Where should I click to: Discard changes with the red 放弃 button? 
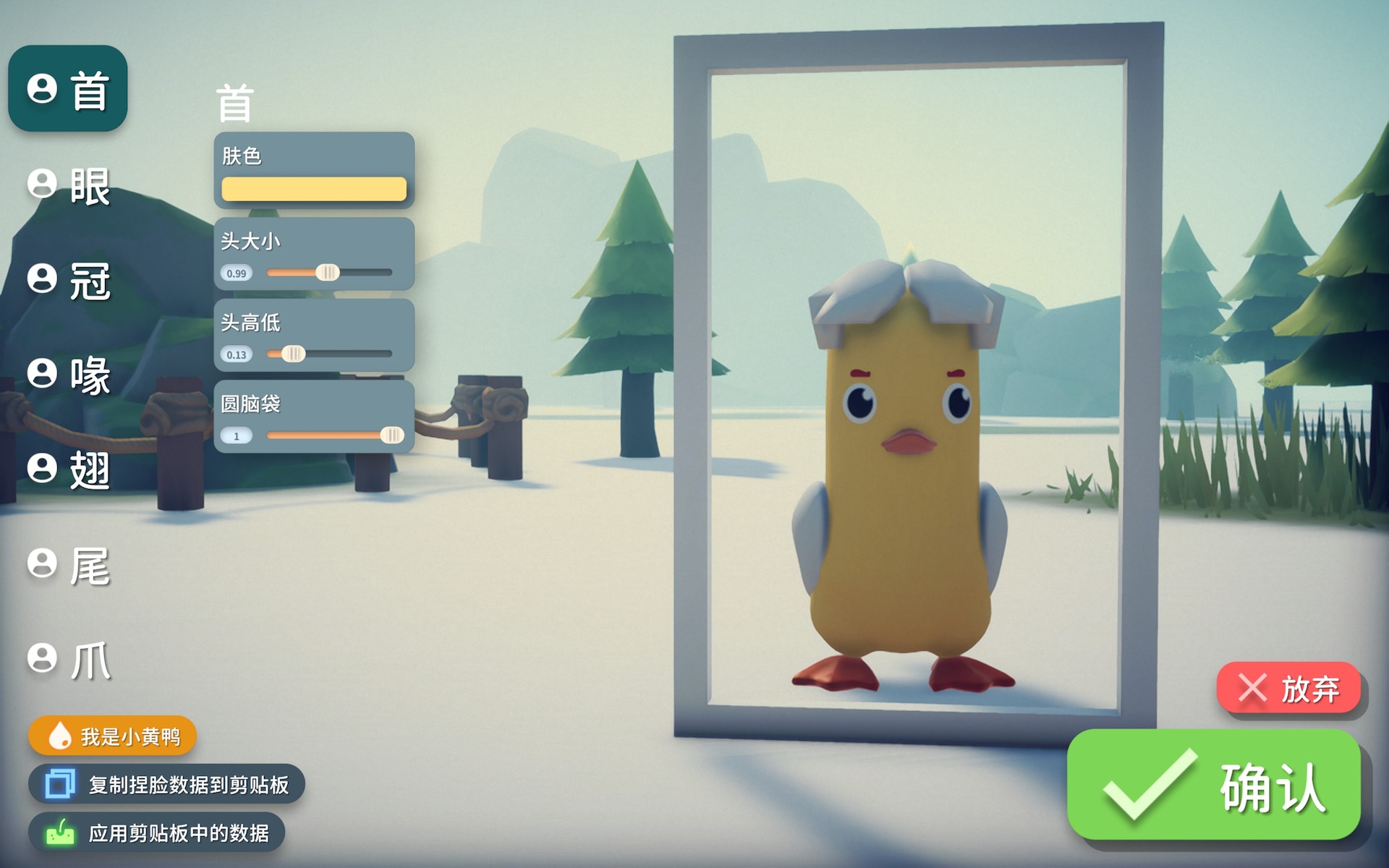[1288, 688]
